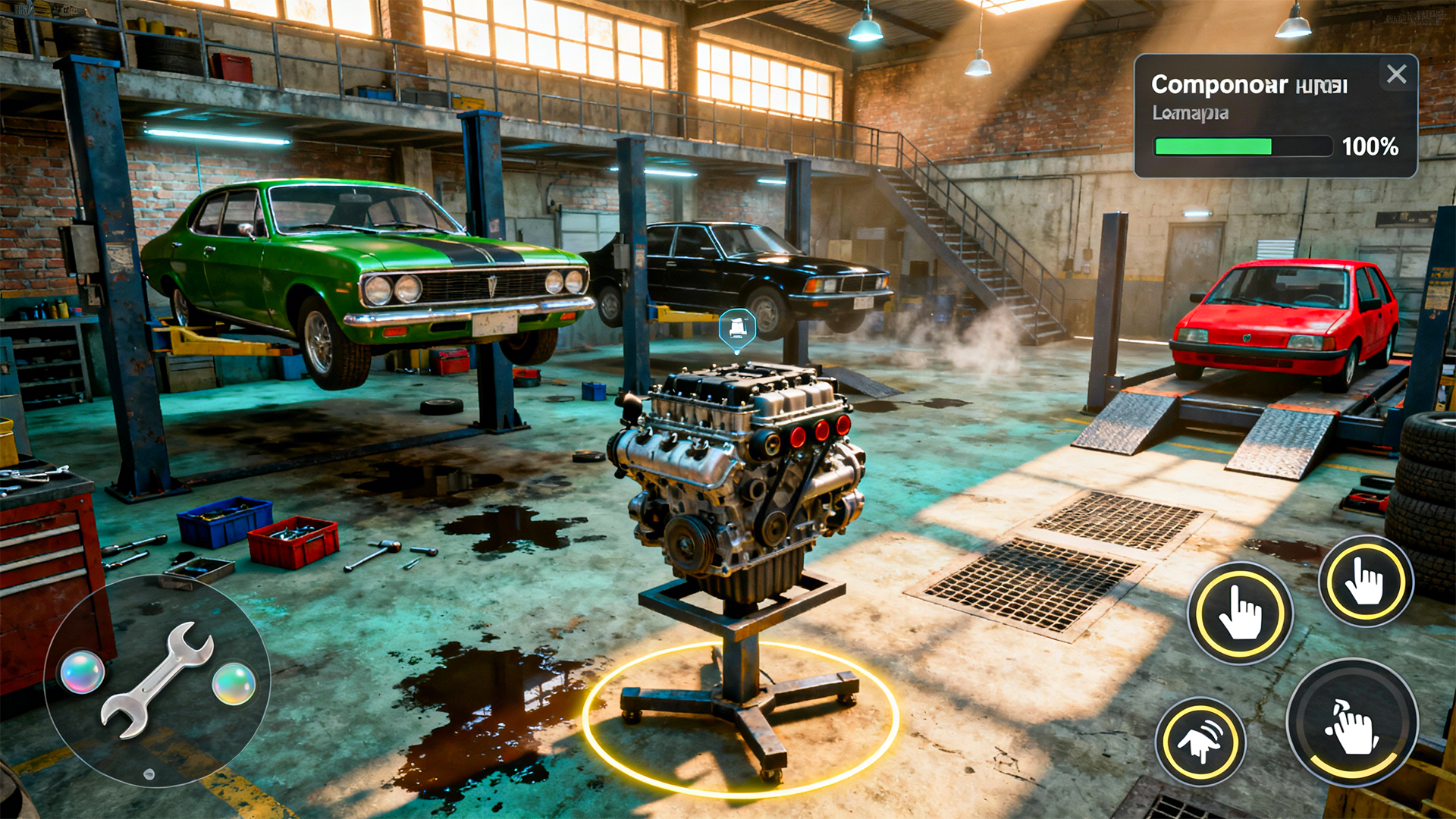The image size is (1456, 819).
Task: Select the 100% completion indicator
Action: click(1372, 144)
